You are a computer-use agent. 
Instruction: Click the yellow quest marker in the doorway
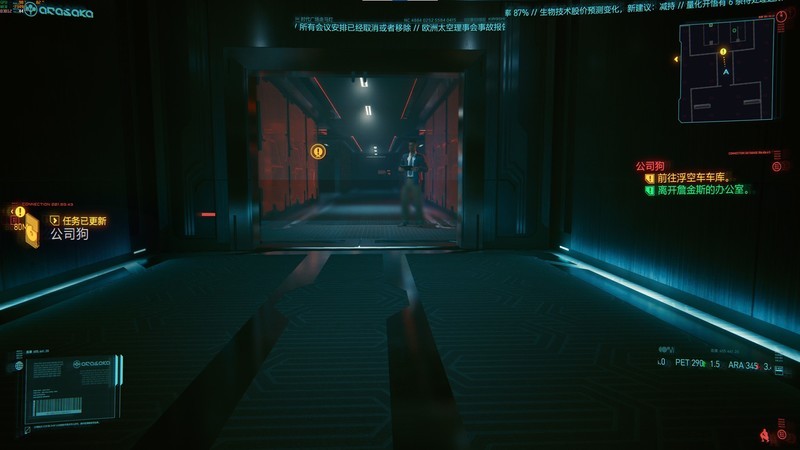318,151
